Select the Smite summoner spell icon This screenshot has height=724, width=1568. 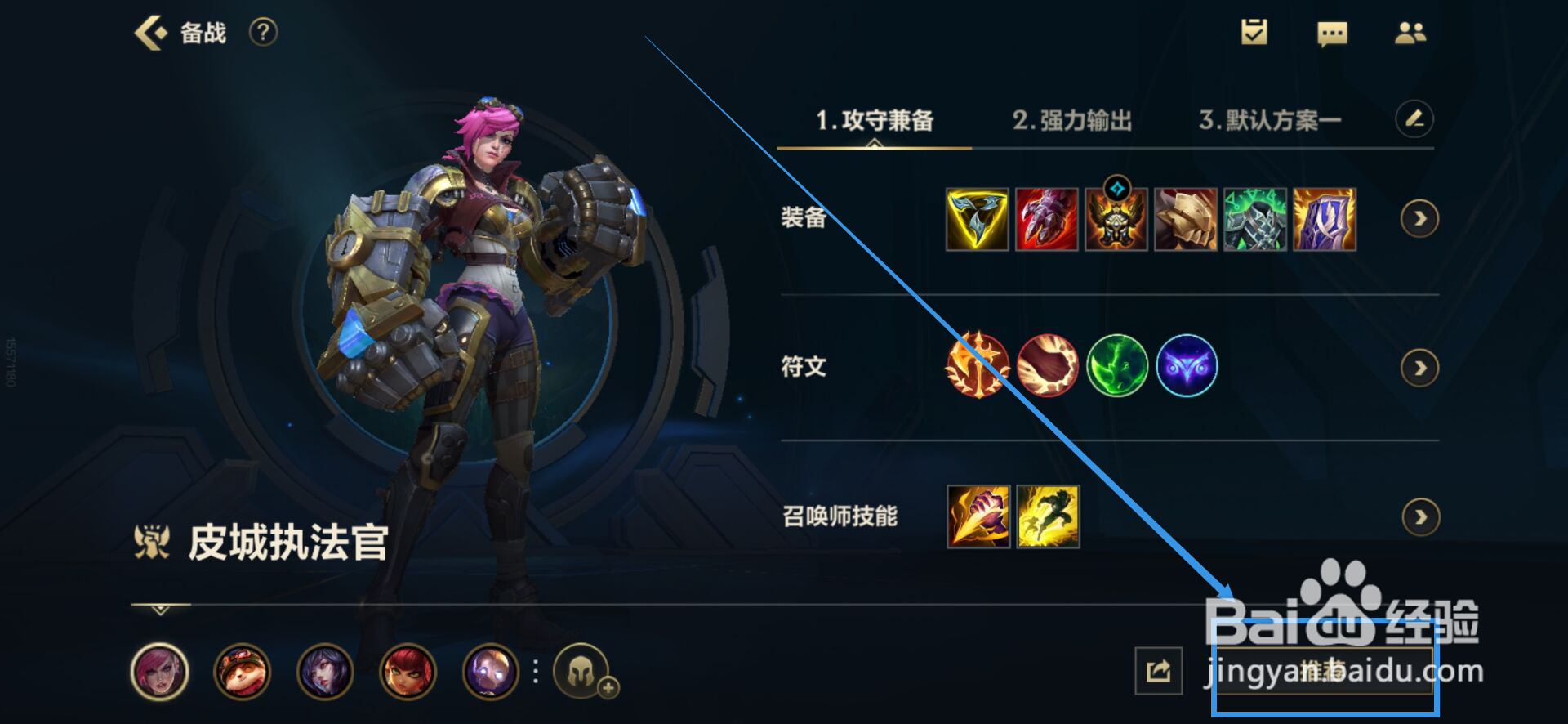pos(978,517)
